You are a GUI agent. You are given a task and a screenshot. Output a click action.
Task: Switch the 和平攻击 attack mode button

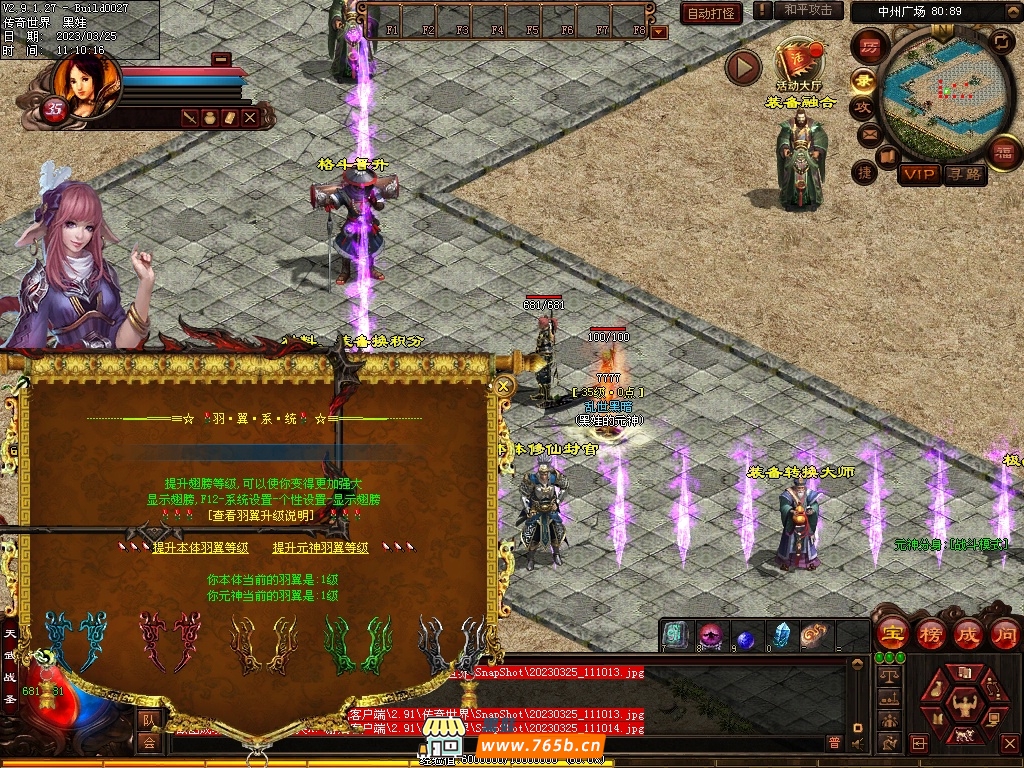[x=808, y=10]
